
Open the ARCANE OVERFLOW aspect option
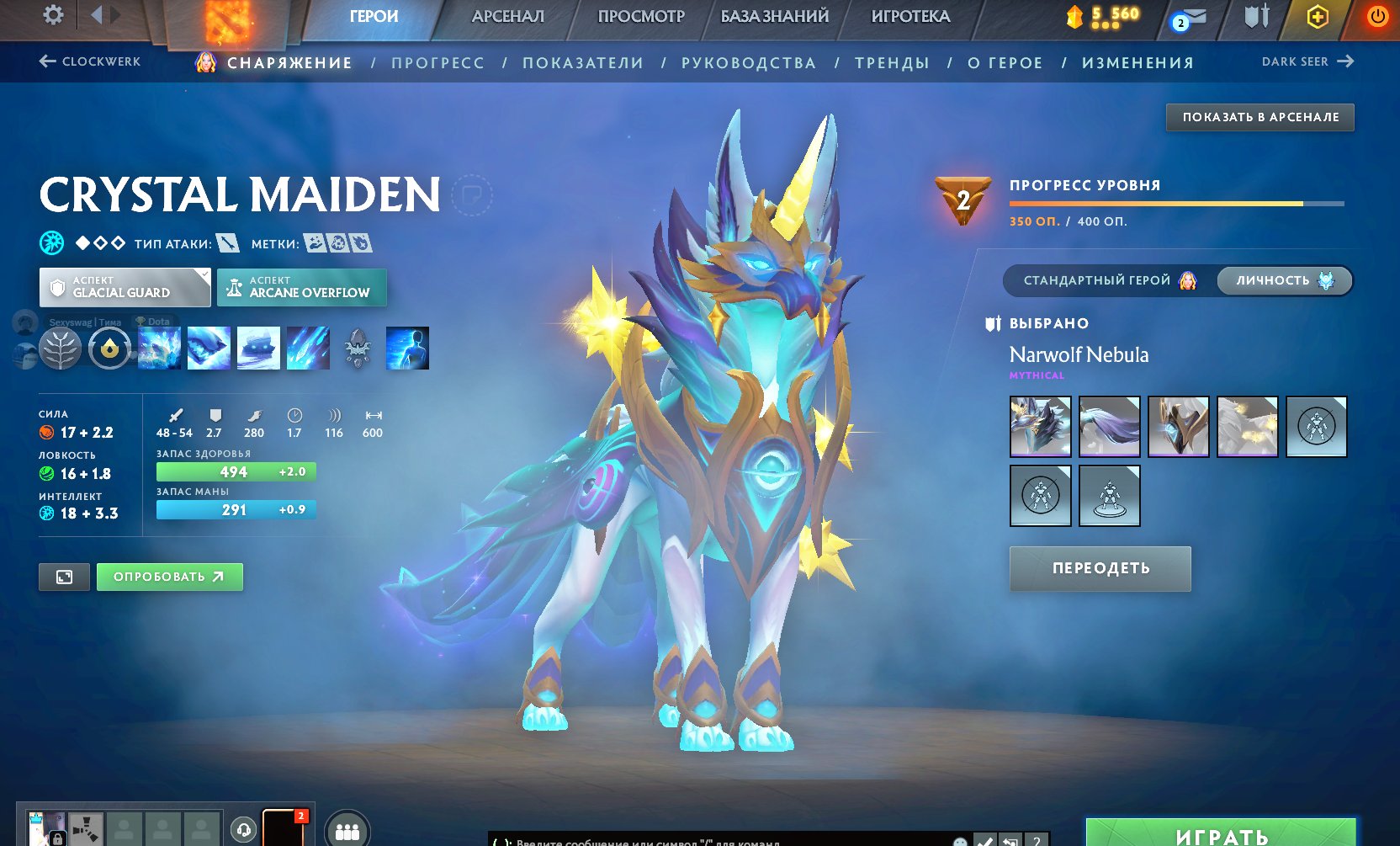pyautogui.click(x=301, y=287)
